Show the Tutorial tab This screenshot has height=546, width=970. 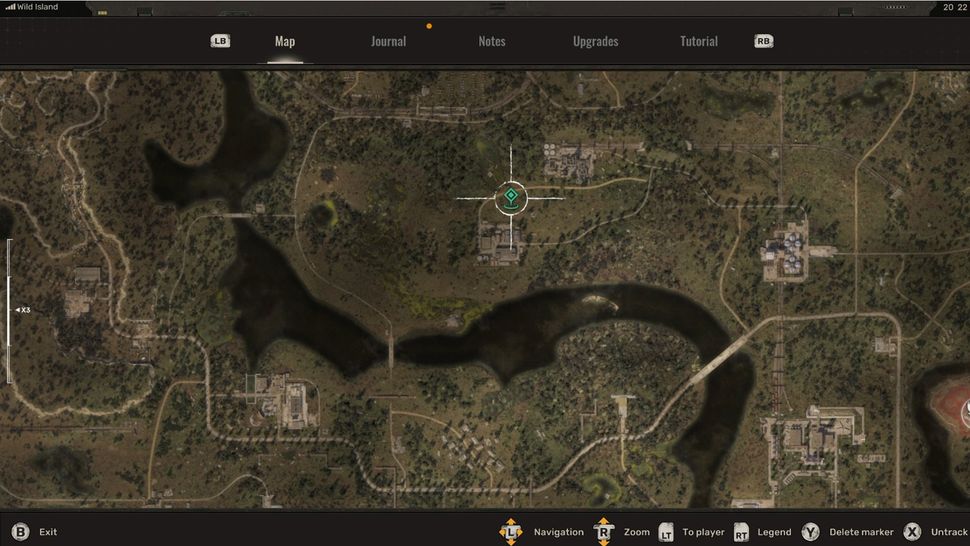click(x=699, y=42)
